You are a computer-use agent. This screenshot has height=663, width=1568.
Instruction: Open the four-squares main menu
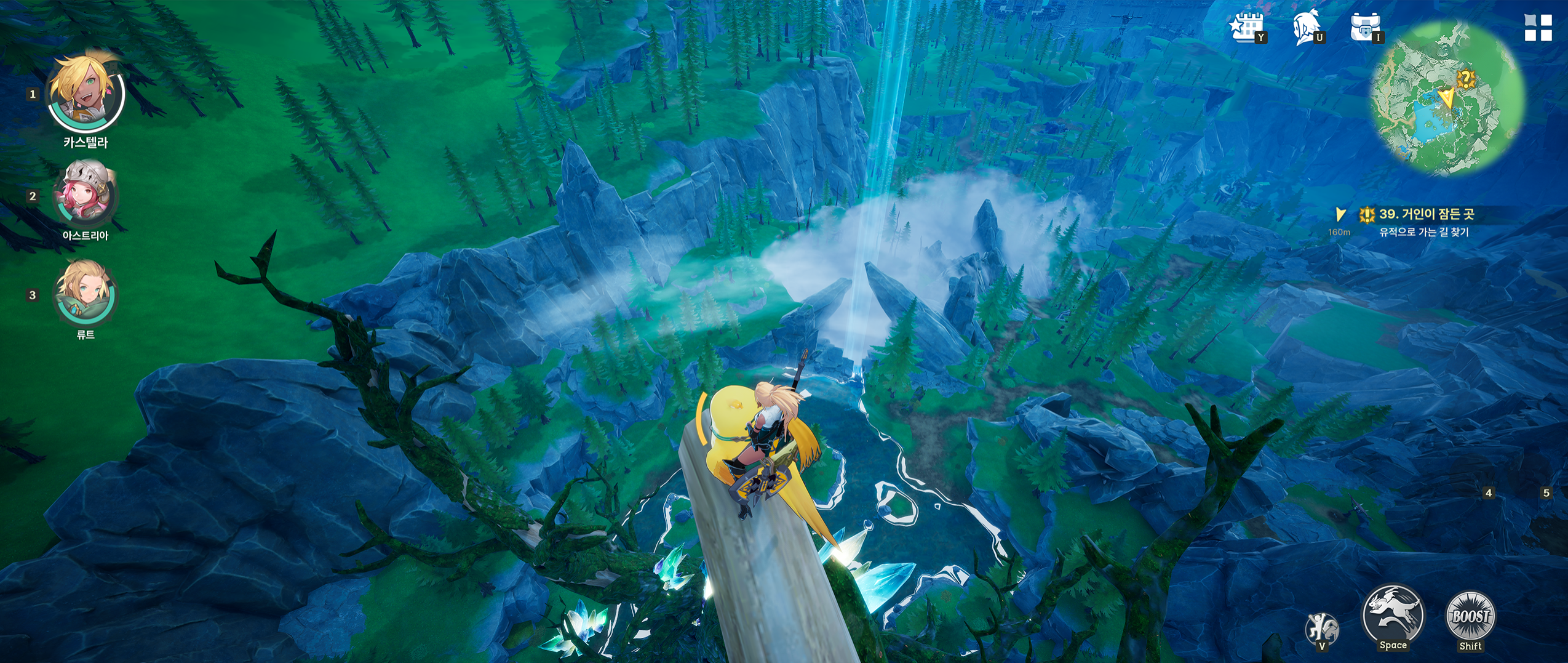pos(1537,28)
